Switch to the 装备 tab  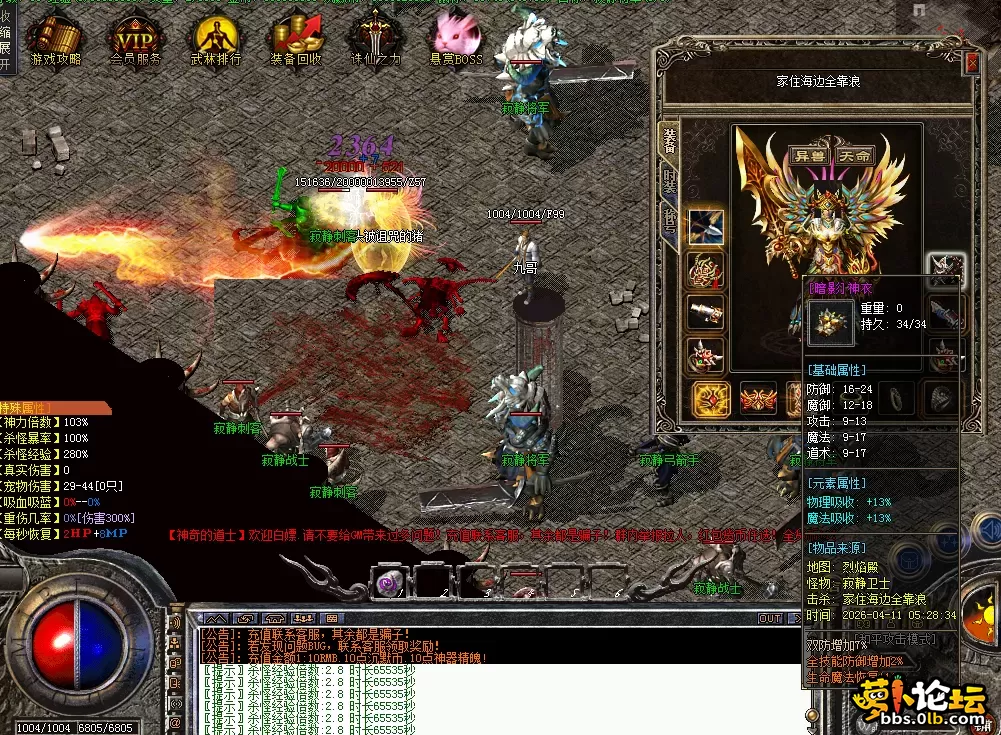pyautogui.click(x=668, y=139)
